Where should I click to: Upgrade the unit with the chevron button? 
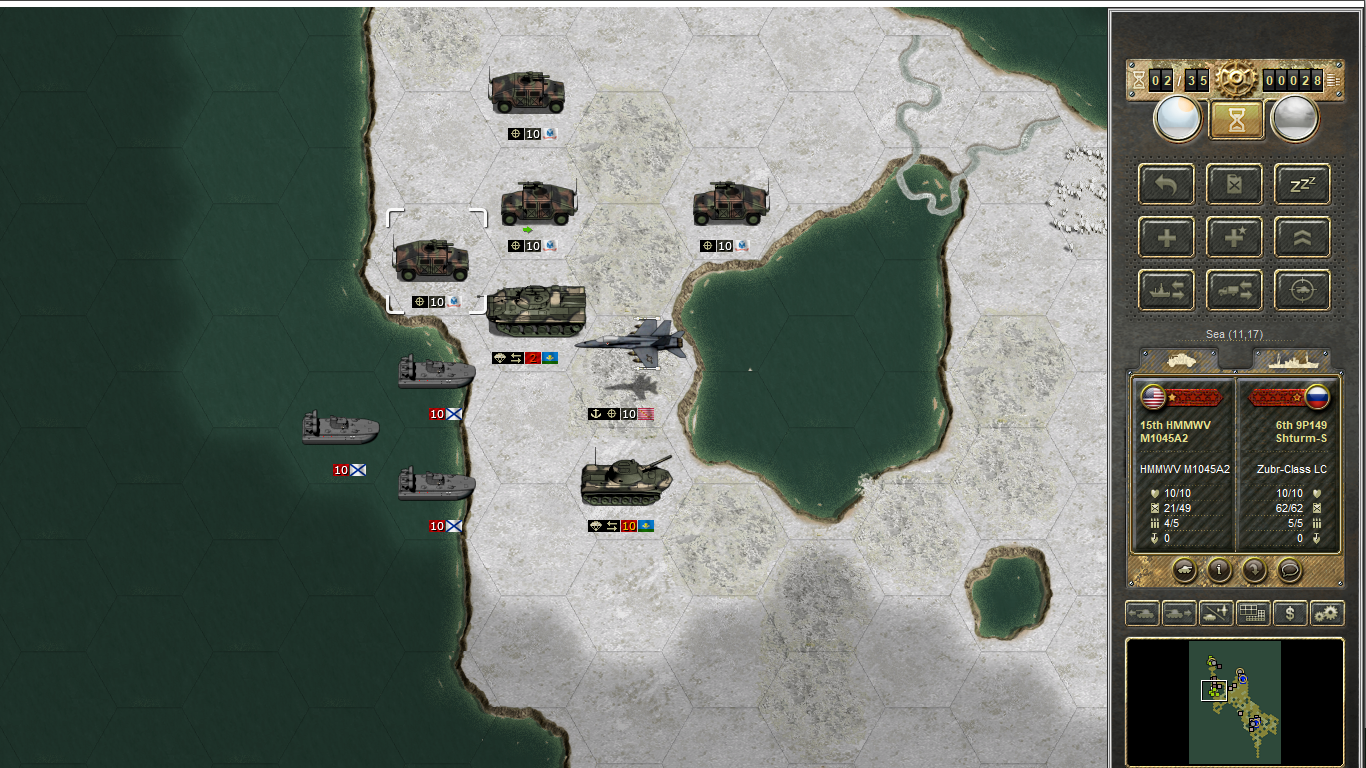pos(1302,237)
